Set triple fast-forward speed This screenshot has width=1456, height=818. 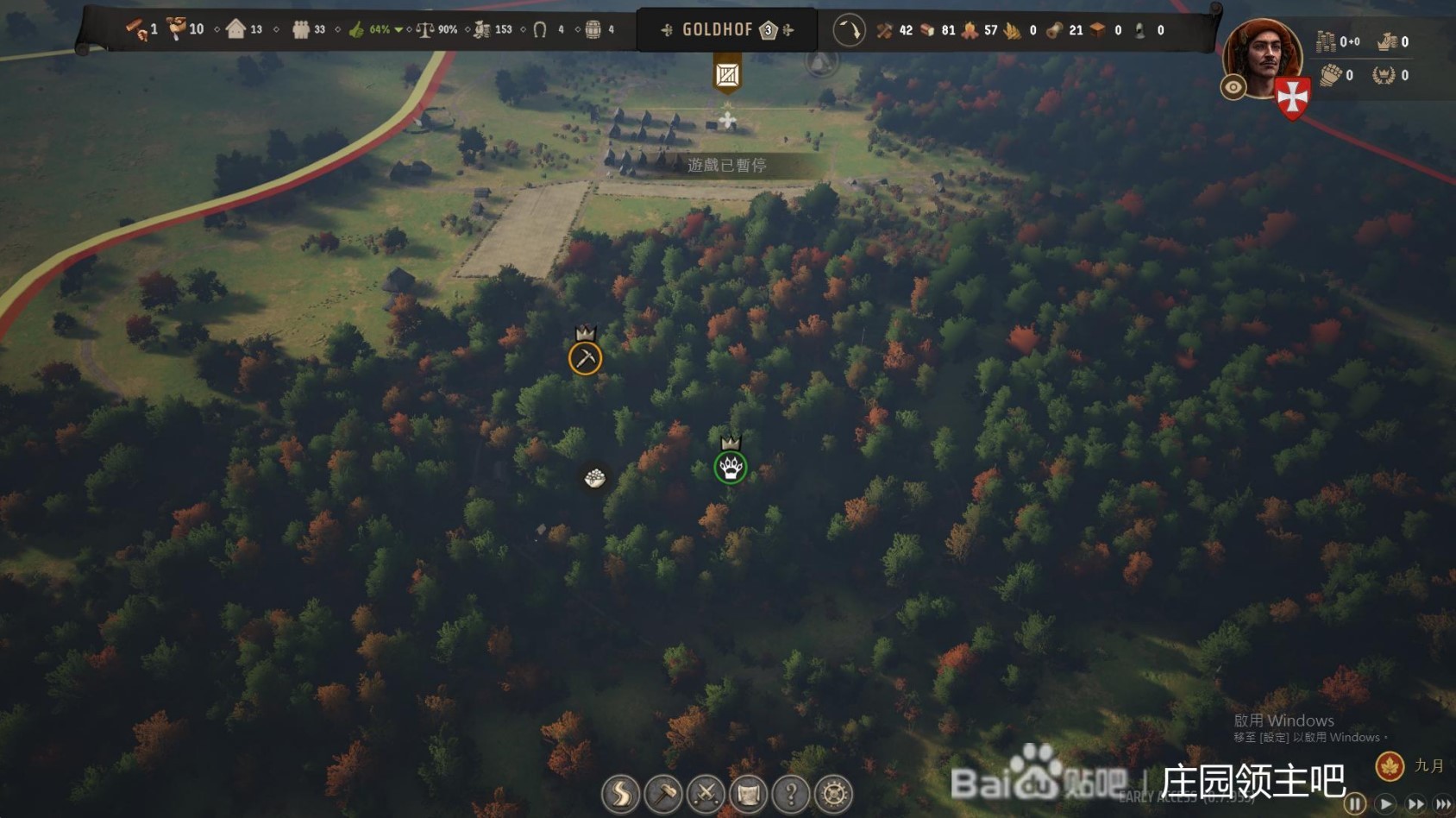point(1442,804)
